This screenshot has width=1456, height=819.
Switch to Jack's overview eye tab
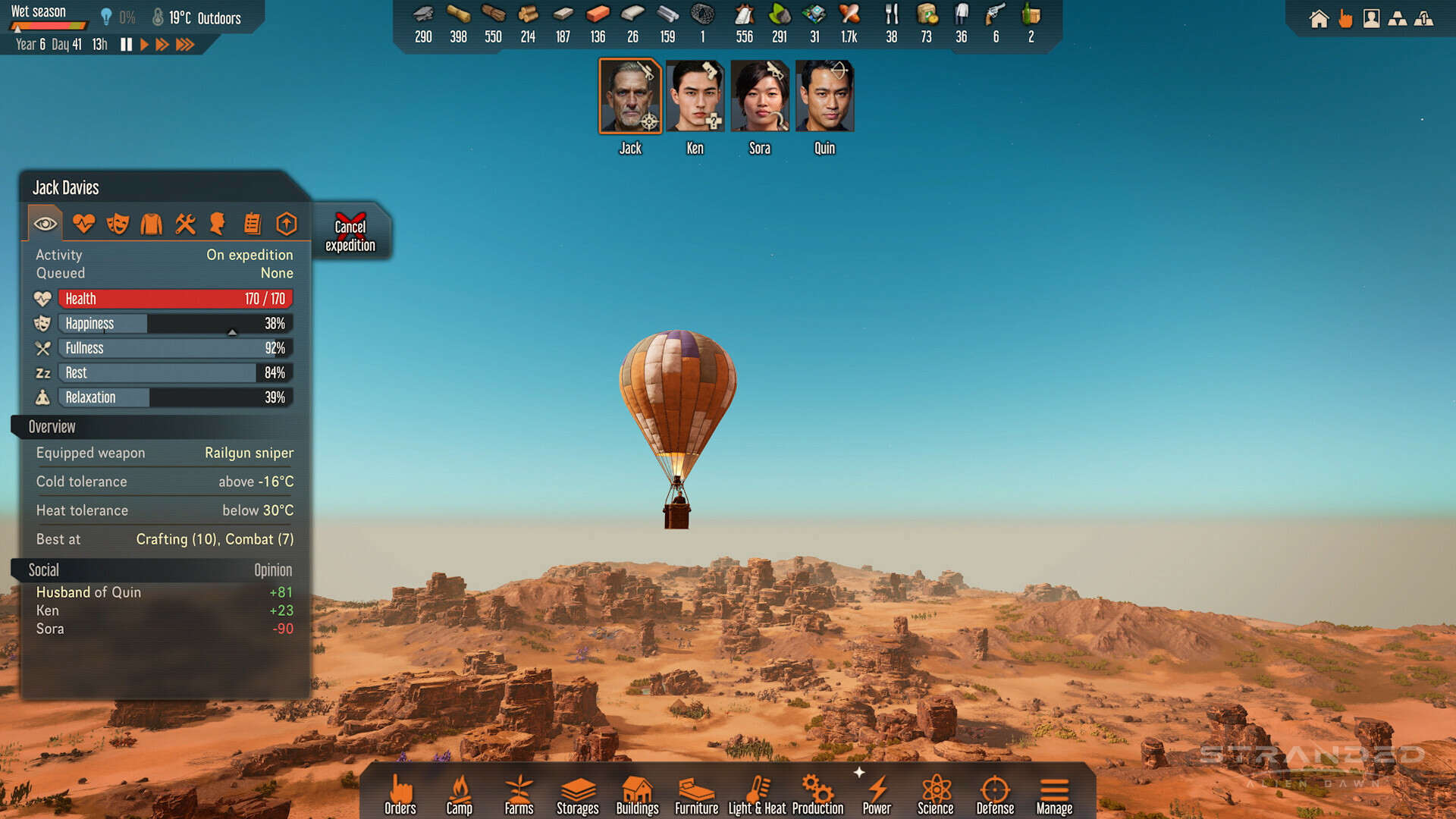click(45, 223)
